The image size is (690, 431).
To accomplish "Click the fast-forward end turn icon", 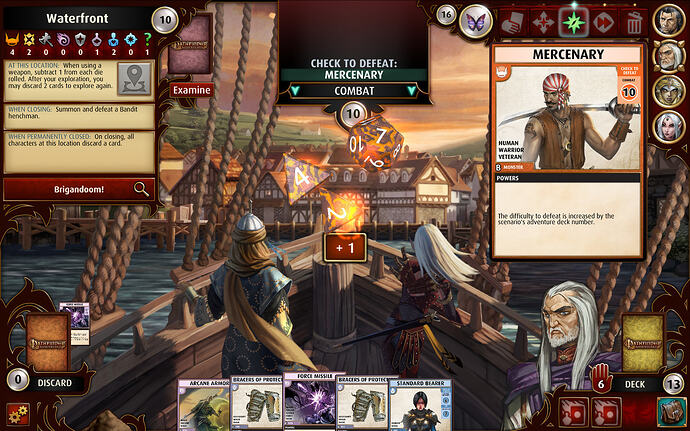I will pyautogui.click(x=604, y=20).
